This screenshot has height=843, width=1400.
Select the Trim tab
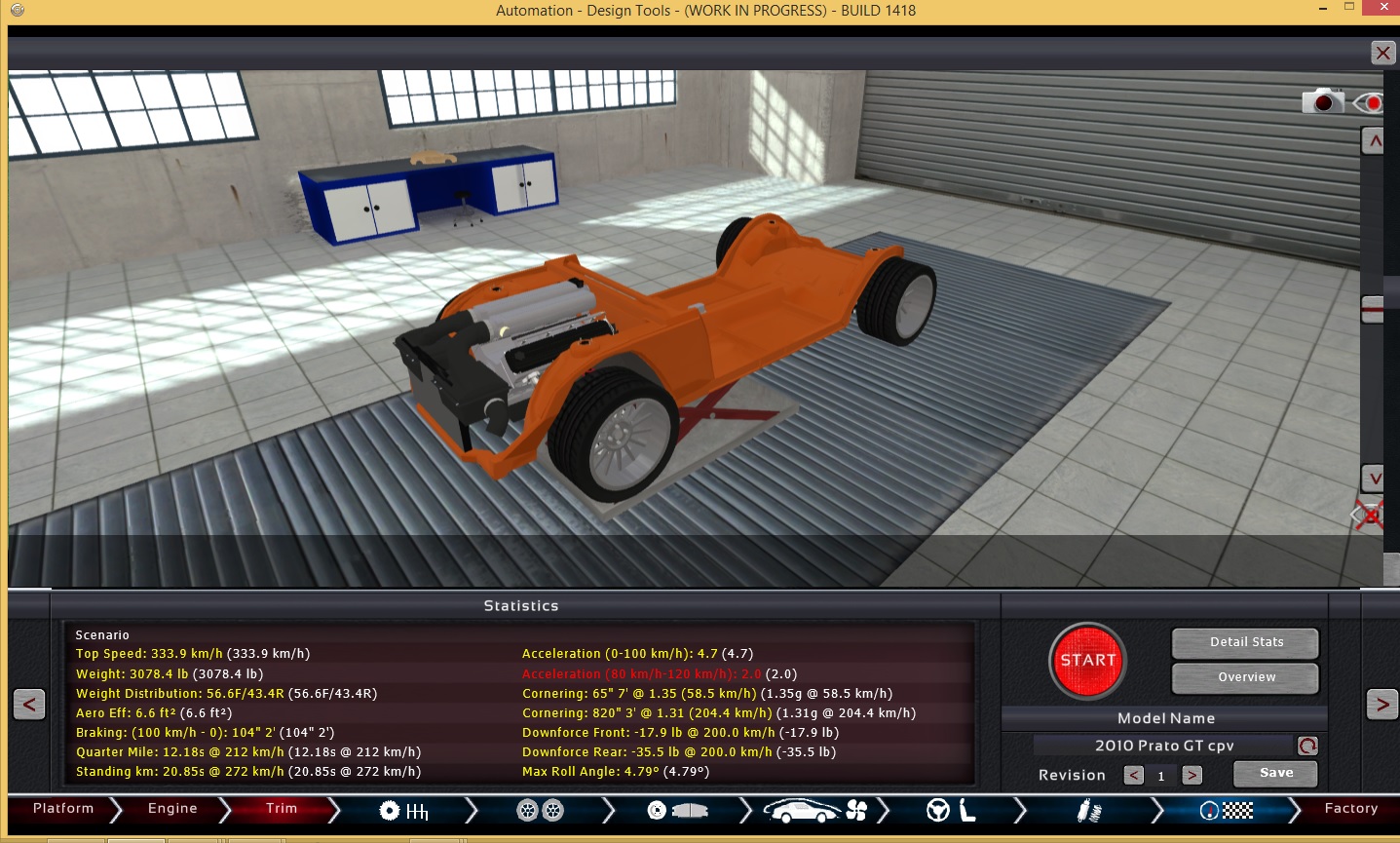pos(280,808)
